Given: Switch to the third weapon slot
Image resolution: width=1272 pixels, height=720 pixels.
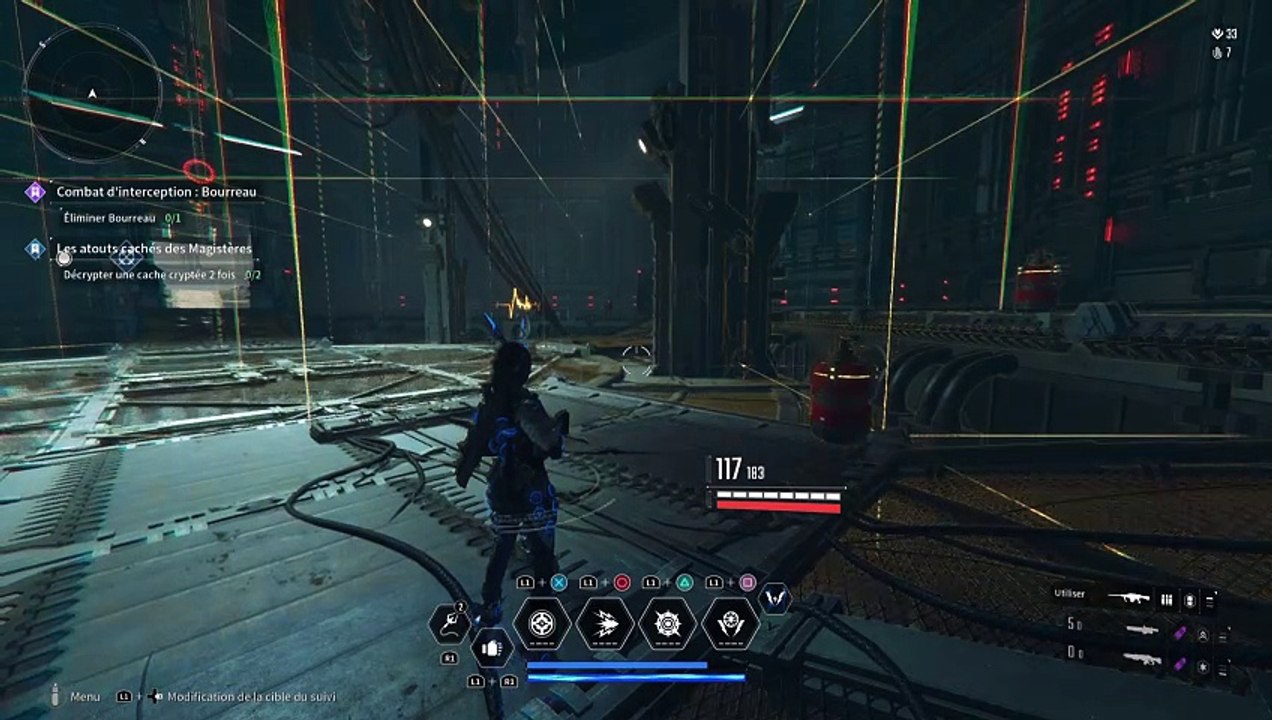Looking at the screenshot, I should [x=1142, y=659].
